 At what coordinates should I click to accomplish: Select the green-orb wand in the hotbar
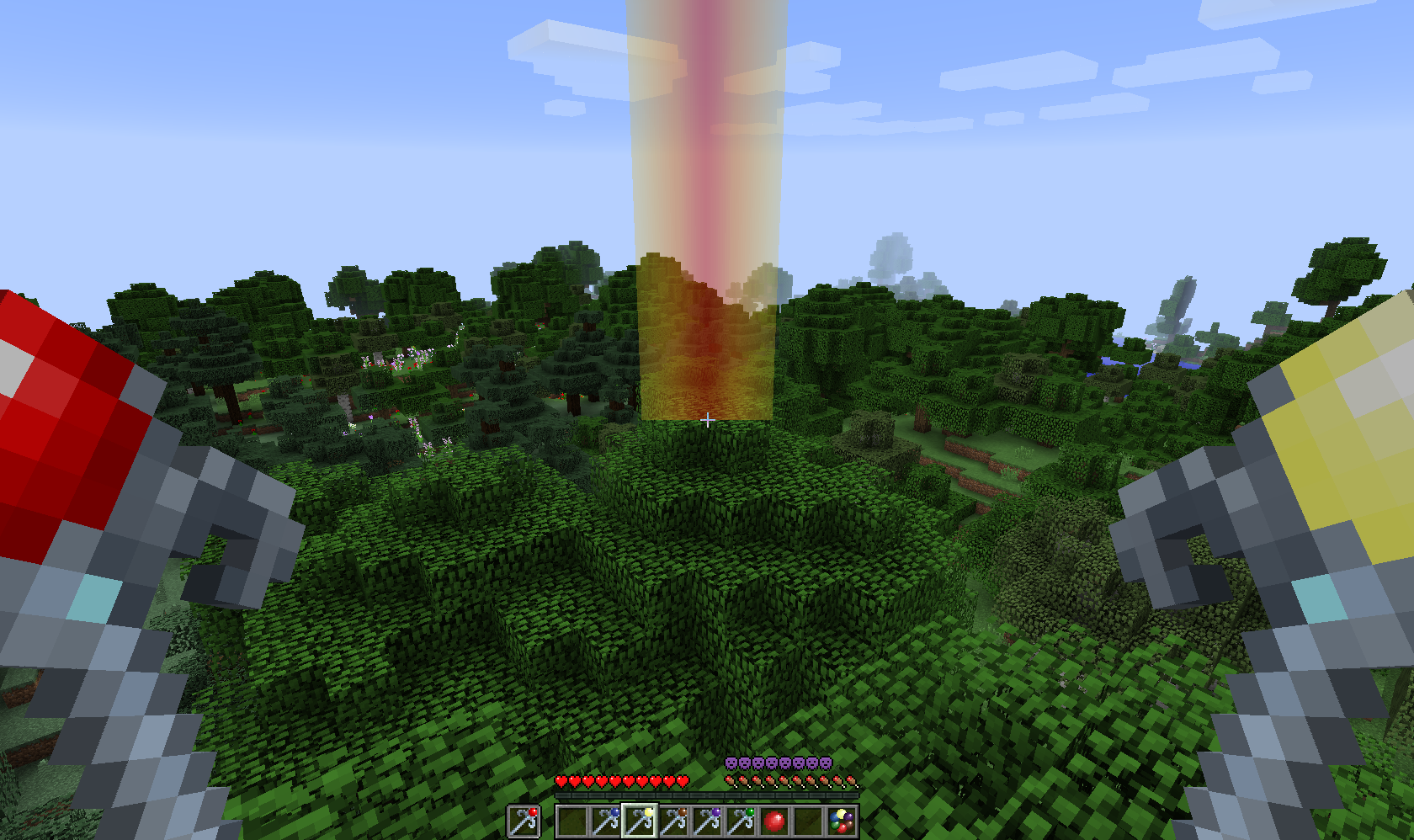coord(743,821)
